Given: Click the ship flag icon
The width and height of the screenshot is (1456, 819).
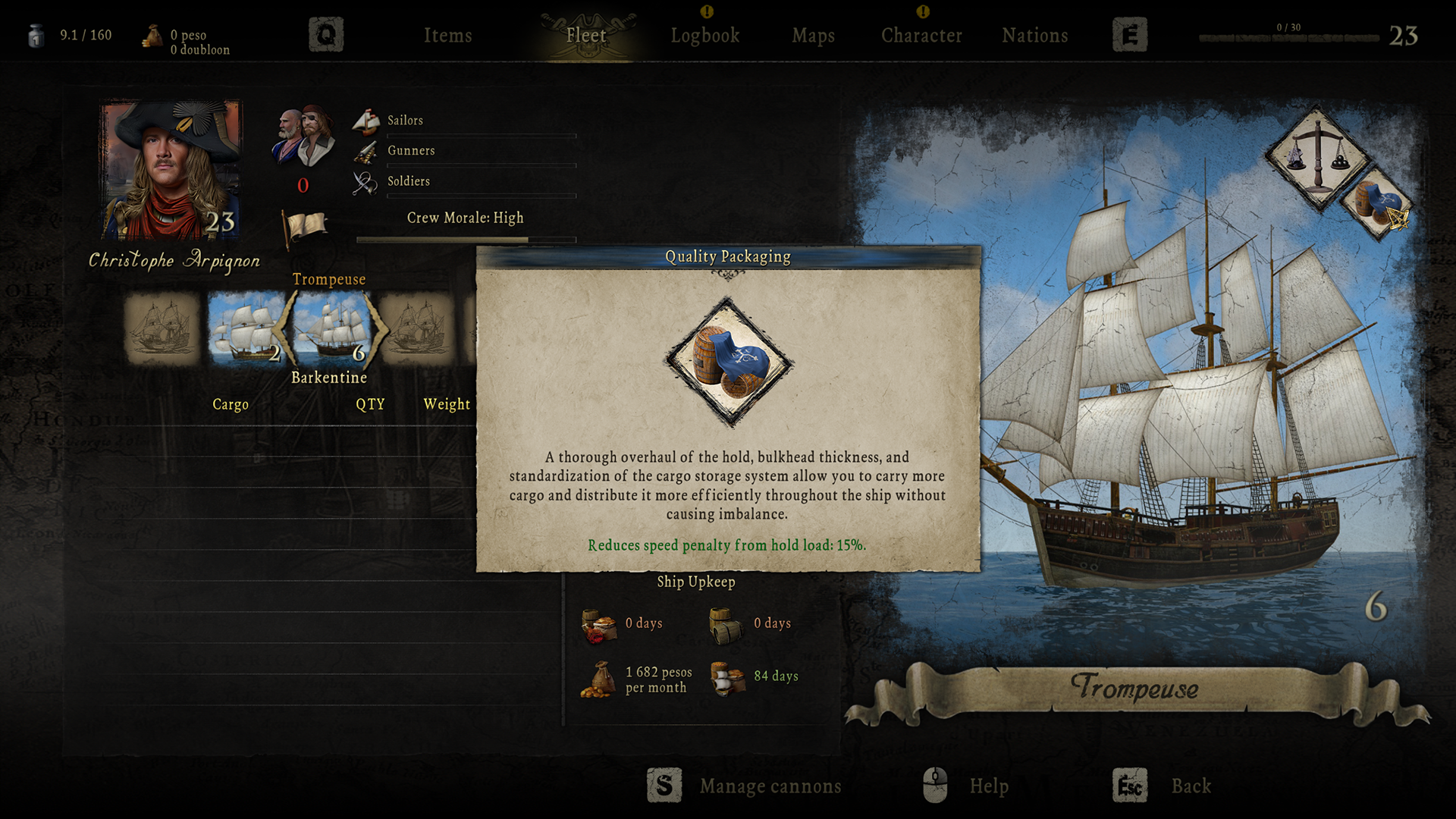Looking at the screenshot, I should (x=305, y=227).
